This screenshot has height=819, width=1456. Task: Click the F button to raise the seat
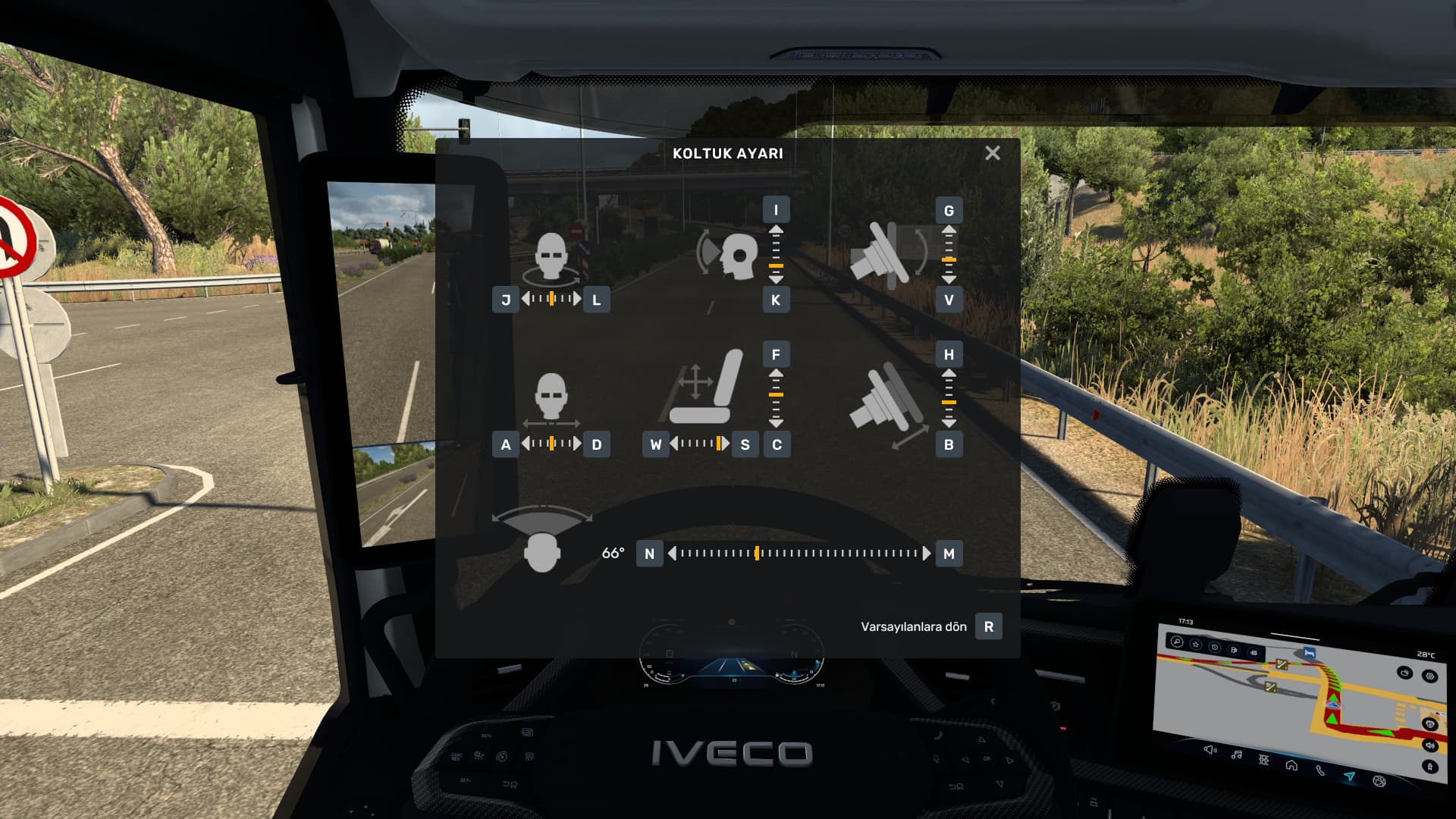[x=776, y=354]
